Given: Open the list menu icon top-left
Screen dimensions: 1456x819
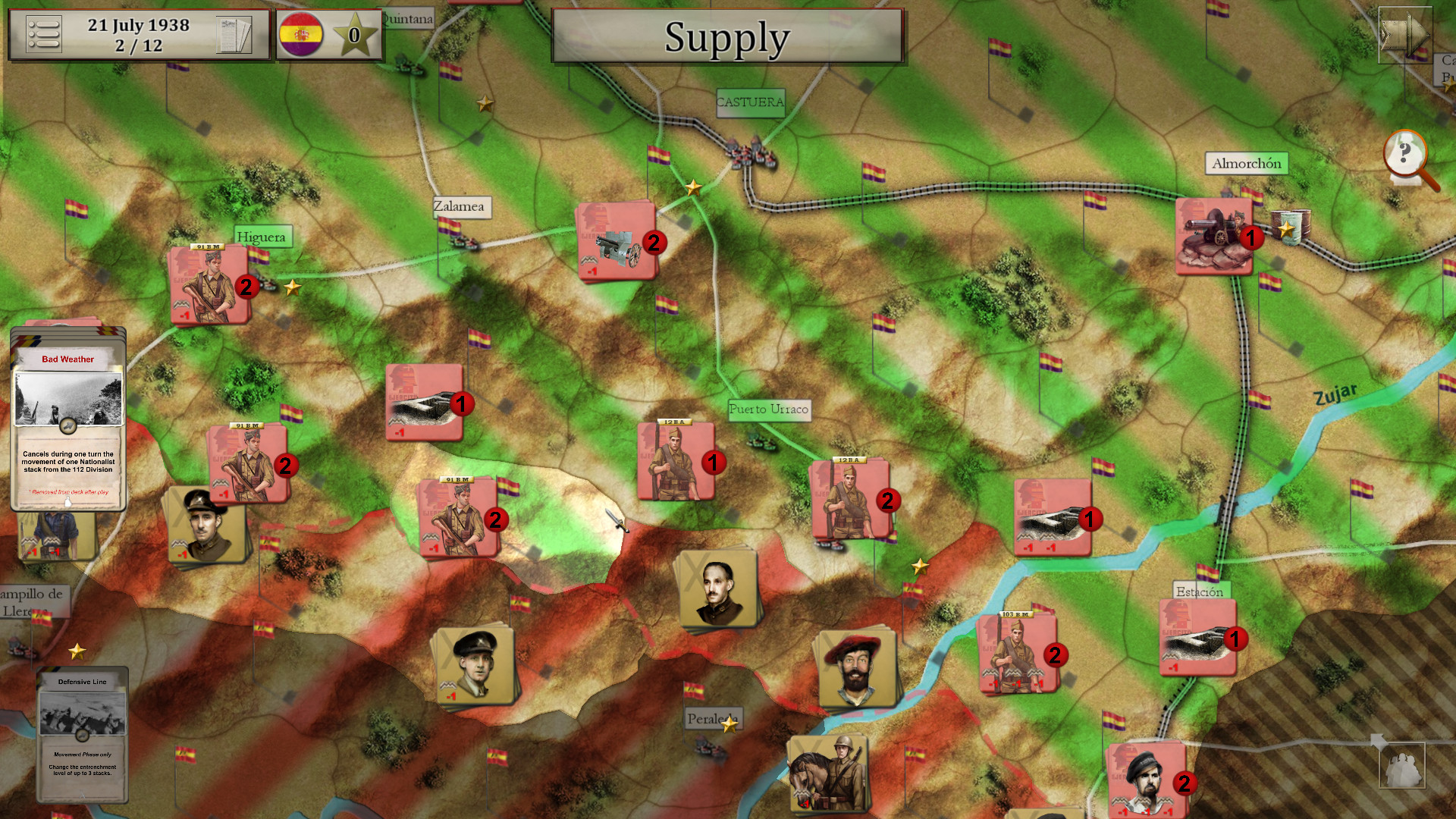Looking at the screenshot, I should coord(43,34).
